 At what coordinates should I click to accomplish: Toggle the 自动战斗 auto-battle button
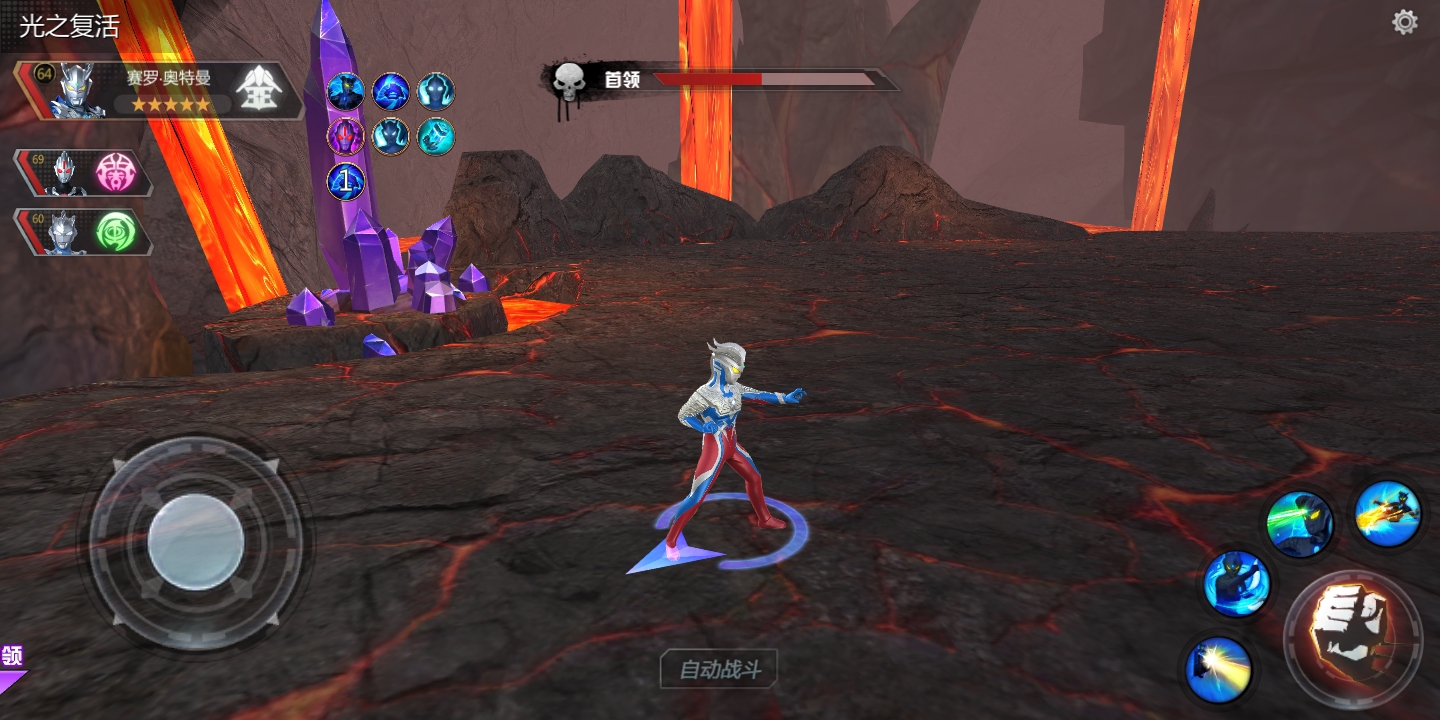coord(719,669)
